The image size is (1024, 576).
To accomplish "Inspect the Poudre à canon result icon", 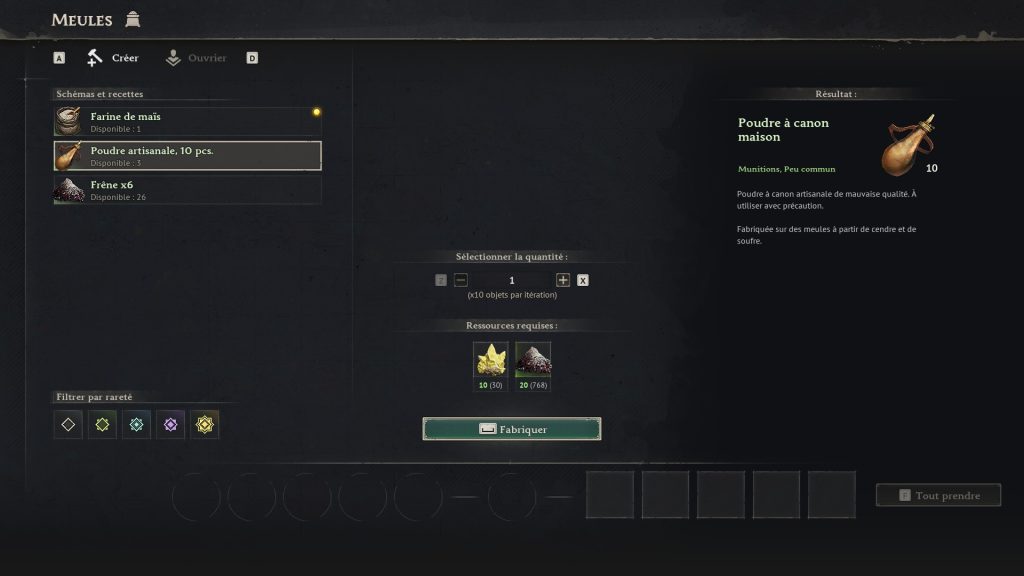I will tap(908, 145).
